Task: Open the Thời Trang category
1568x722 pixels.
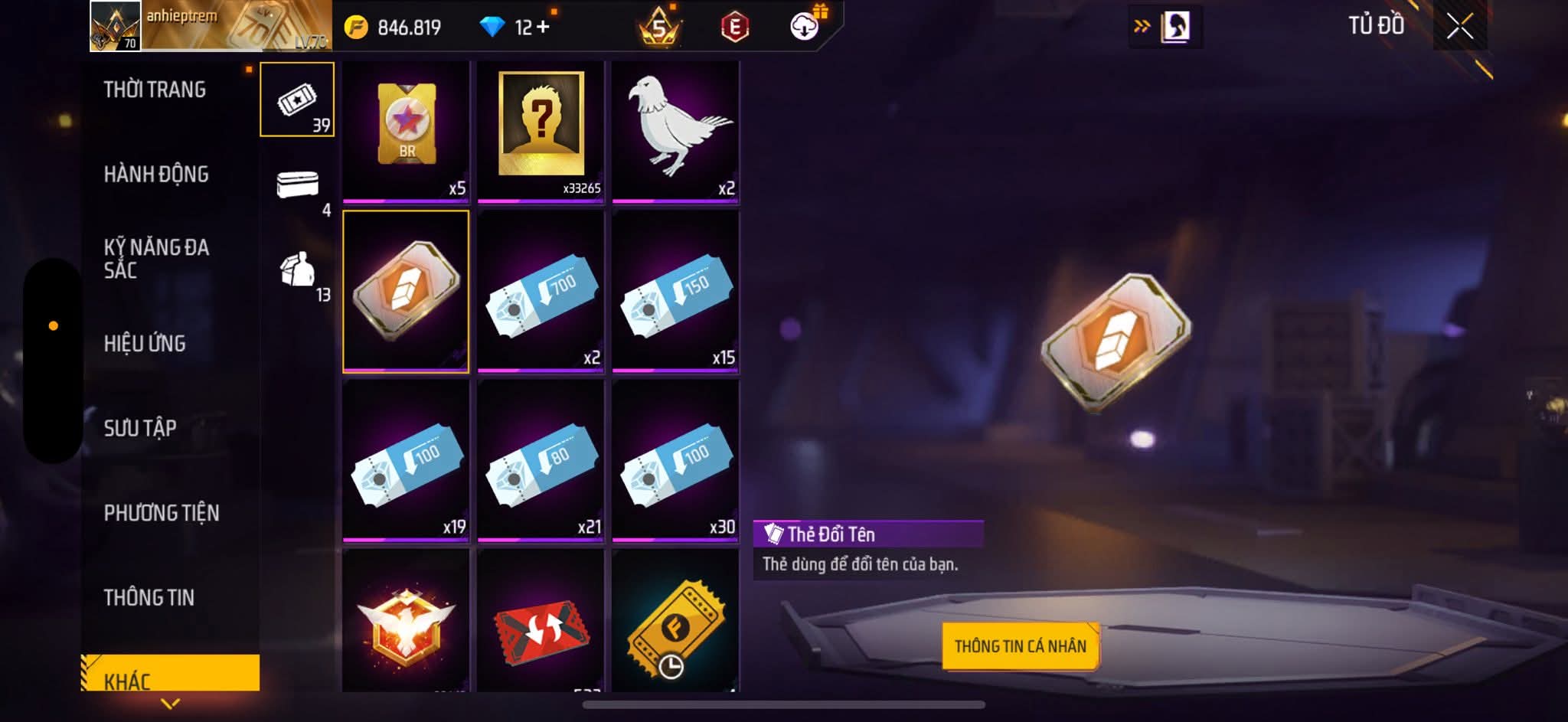Action: click(x=155, y=90)
